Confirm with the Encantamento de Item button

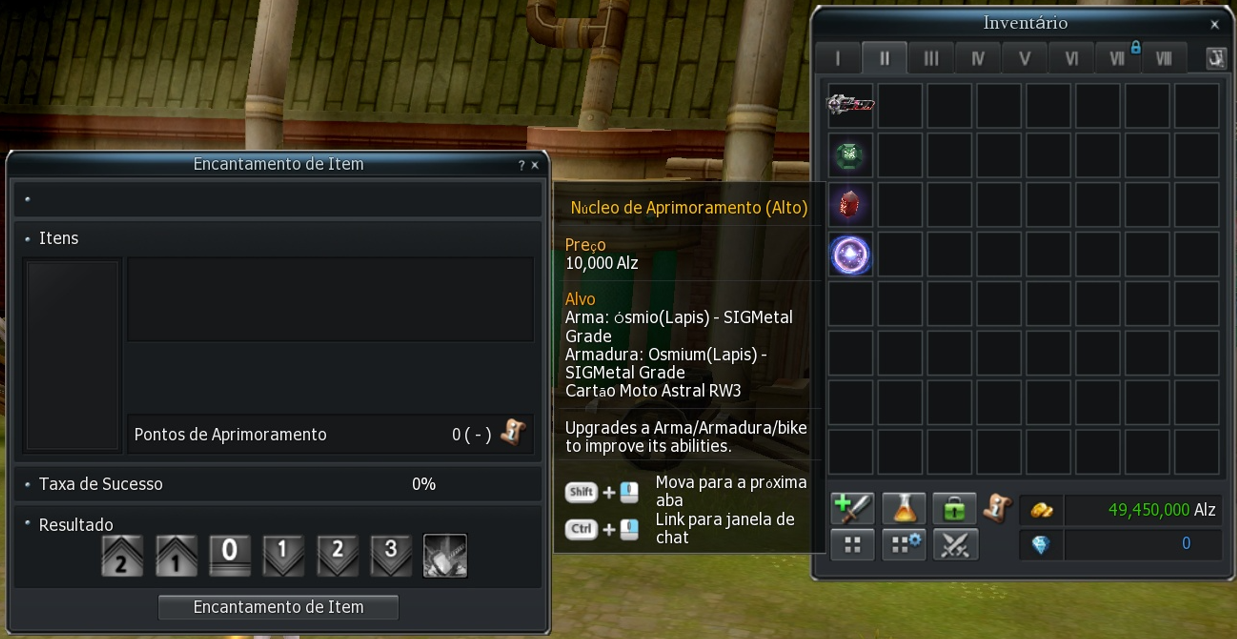pyautogui.click(x=278, y=607)
